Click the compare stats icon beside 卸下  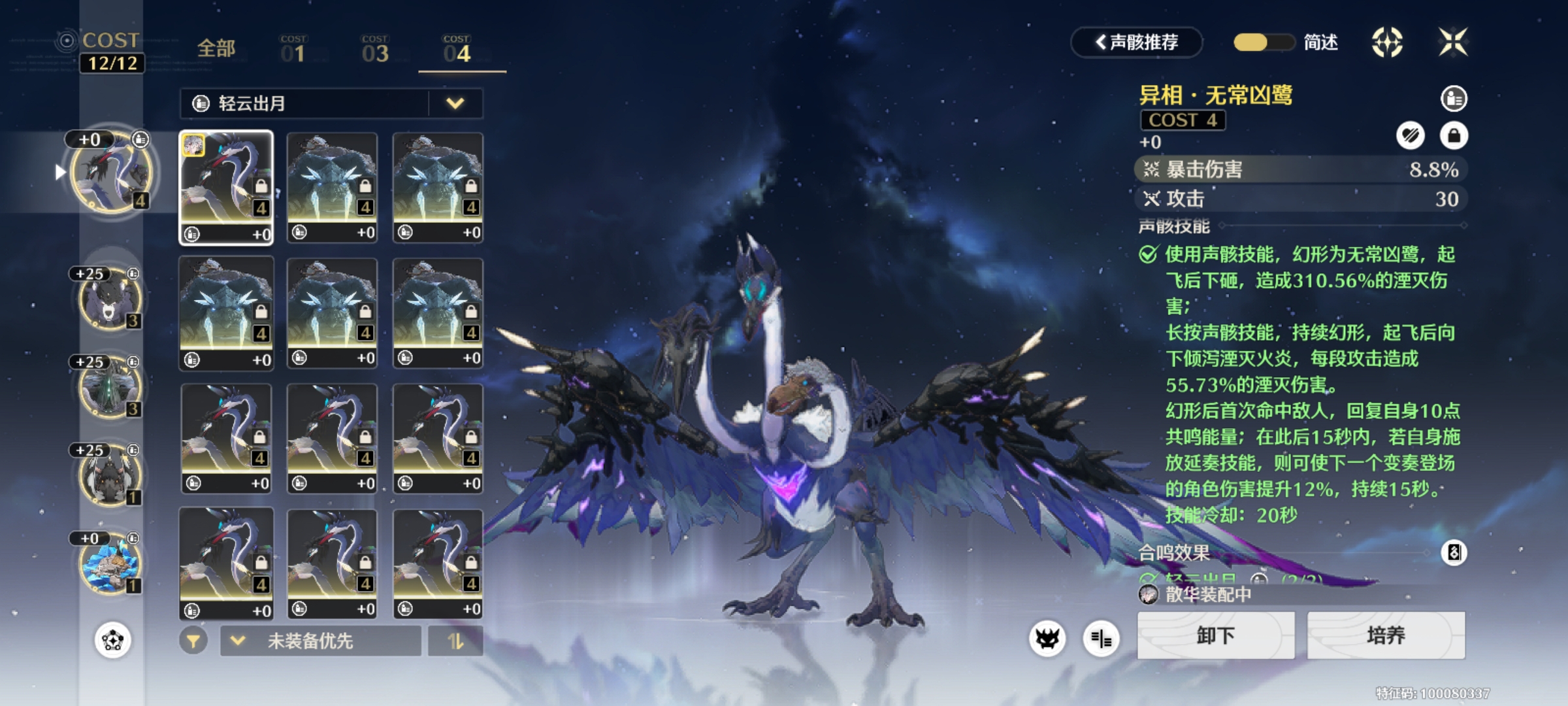[1101, 639]
